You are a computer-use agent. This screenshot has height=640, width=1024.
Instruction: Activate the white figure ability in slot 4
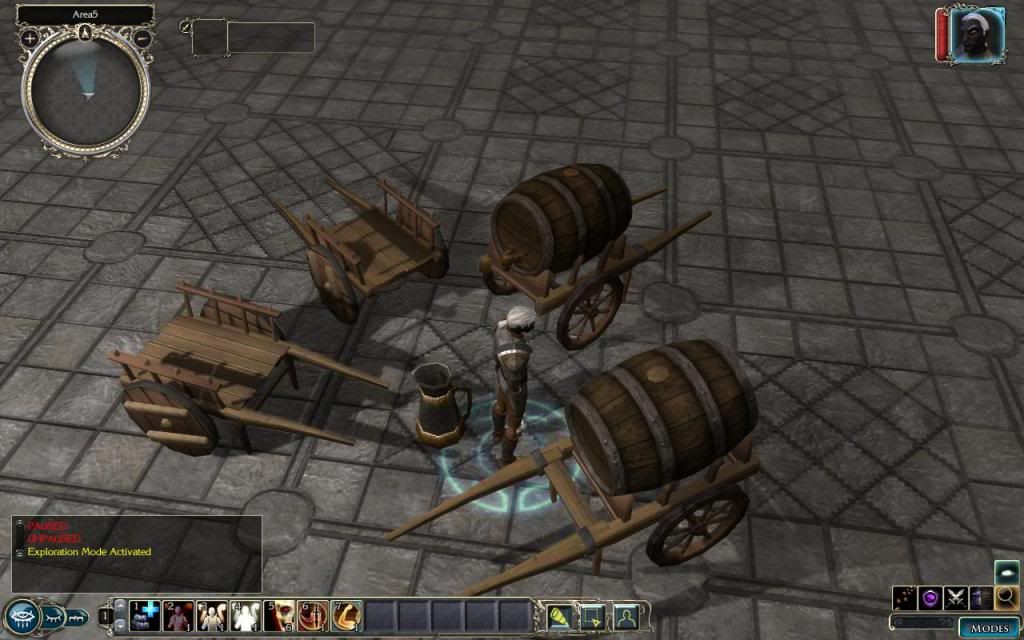pyautogui.click(x=246, y=616)
